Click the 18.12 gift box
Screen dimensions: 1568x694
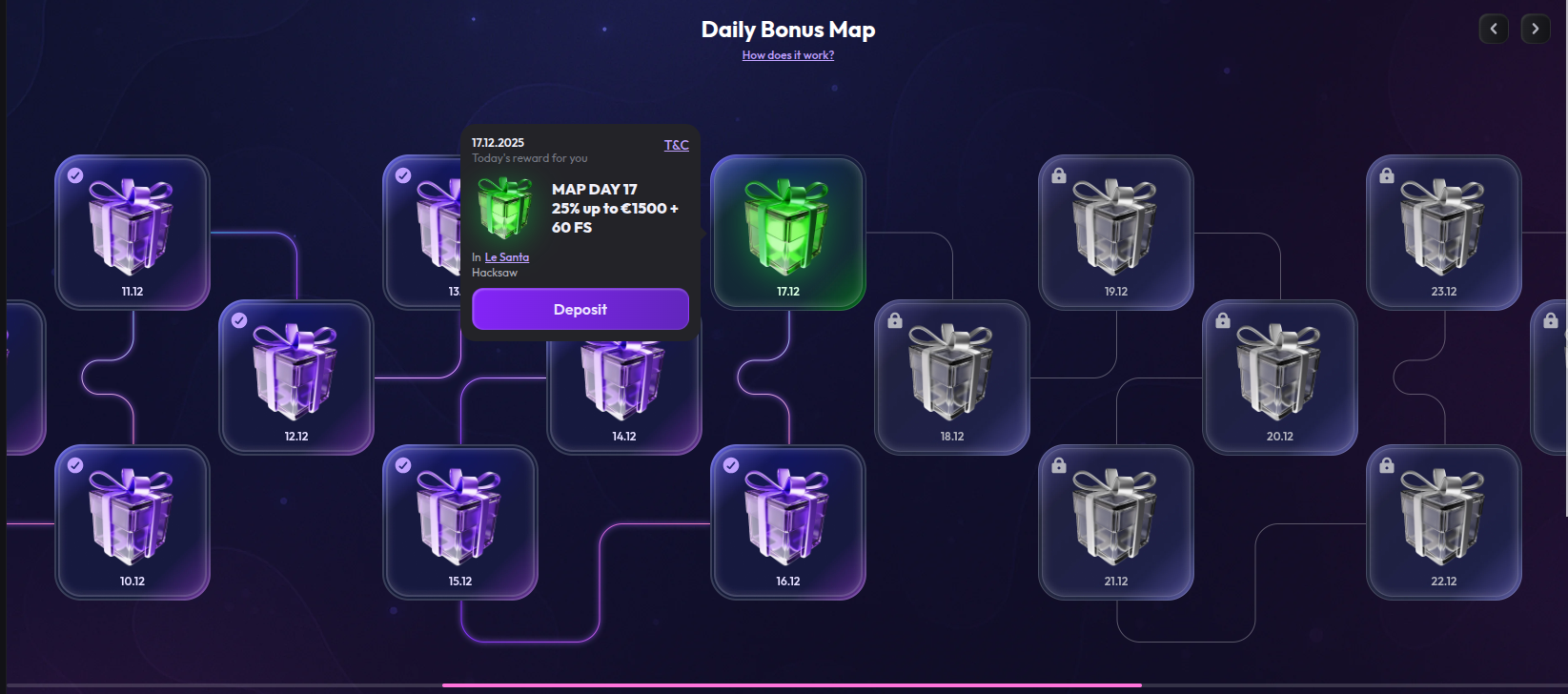pos(951,378)
